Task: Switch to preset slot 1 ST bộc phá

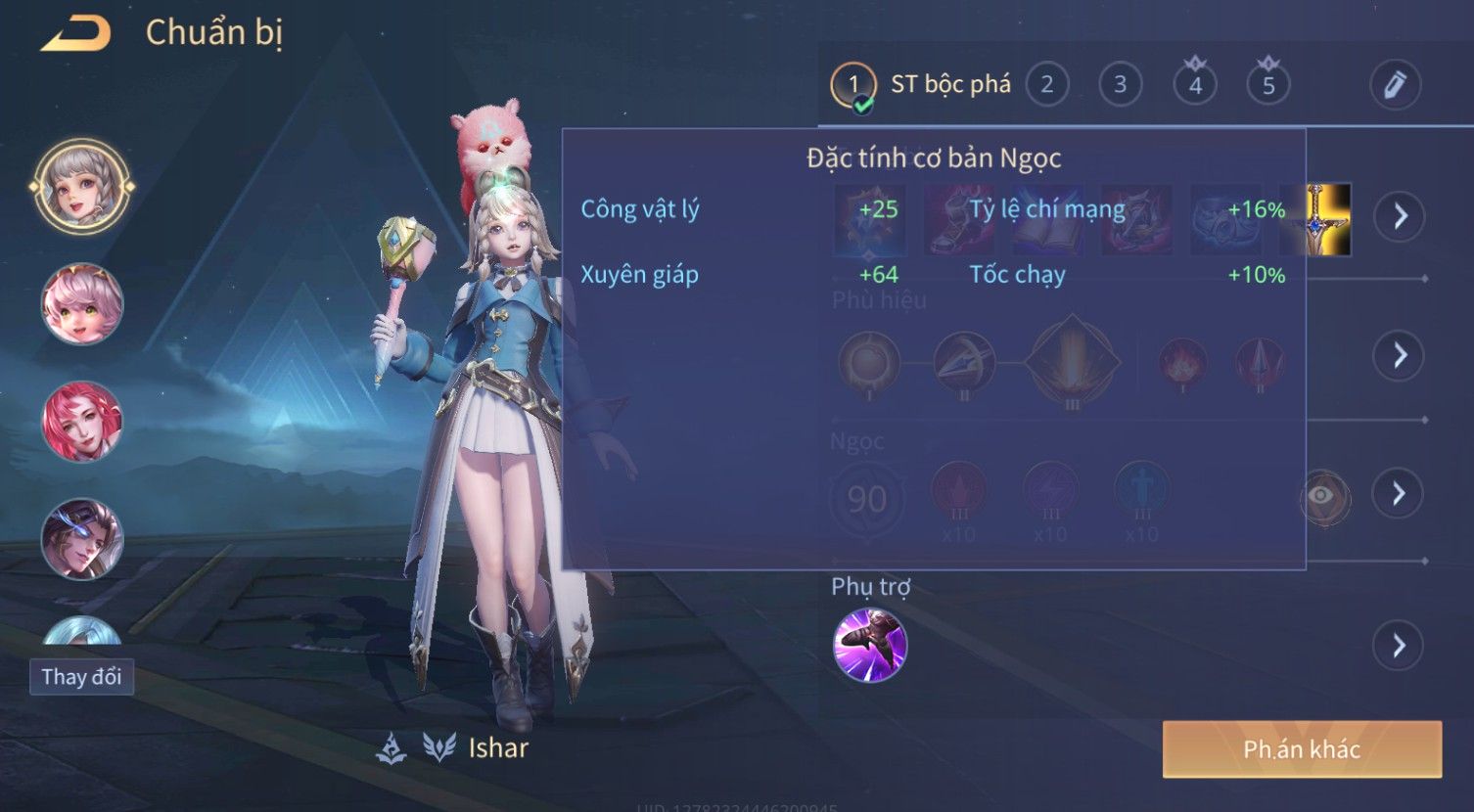Action: 853,85
